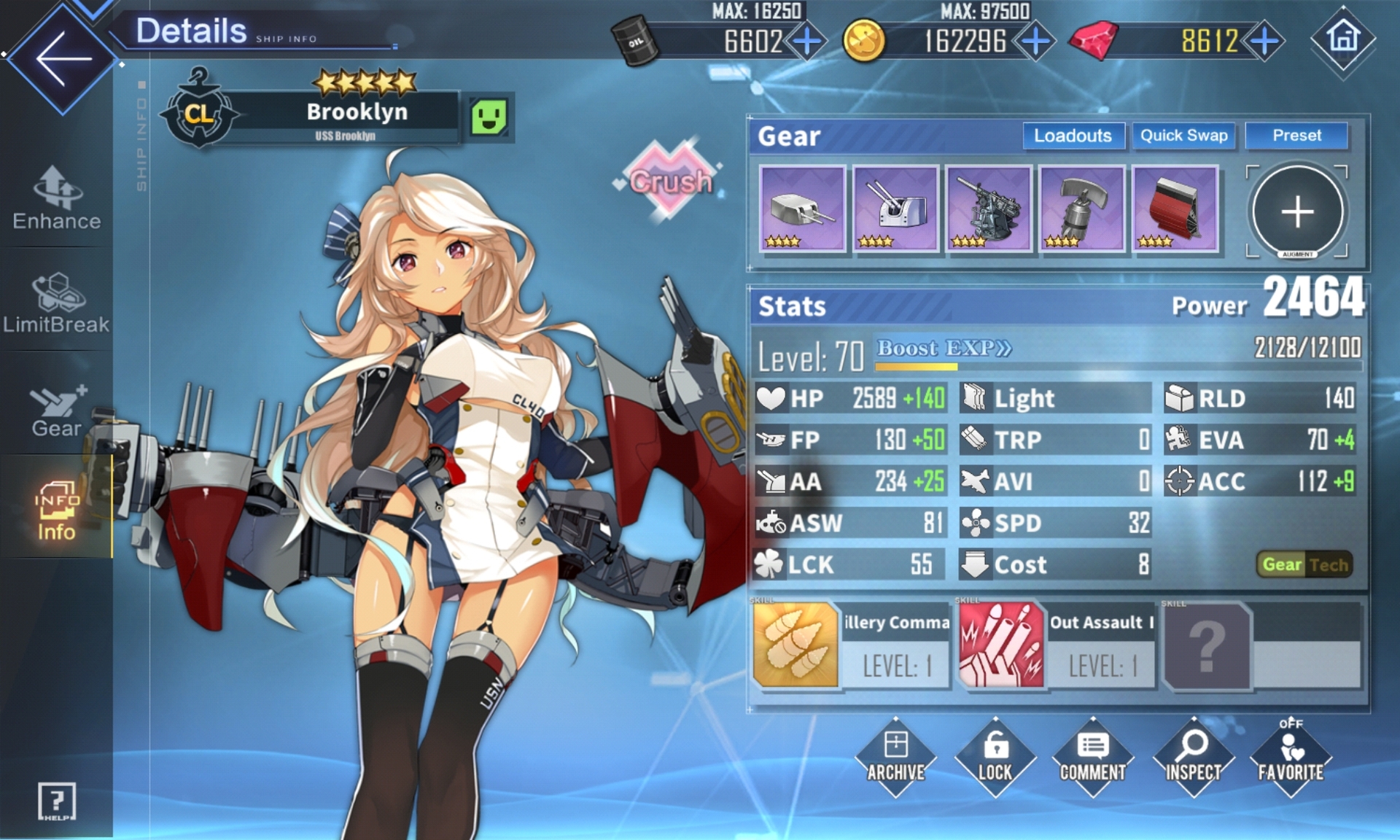The height and width of the screenshot is (840, 1400).
Task: Add more gems with the plus button
Action: [1265, 41]
